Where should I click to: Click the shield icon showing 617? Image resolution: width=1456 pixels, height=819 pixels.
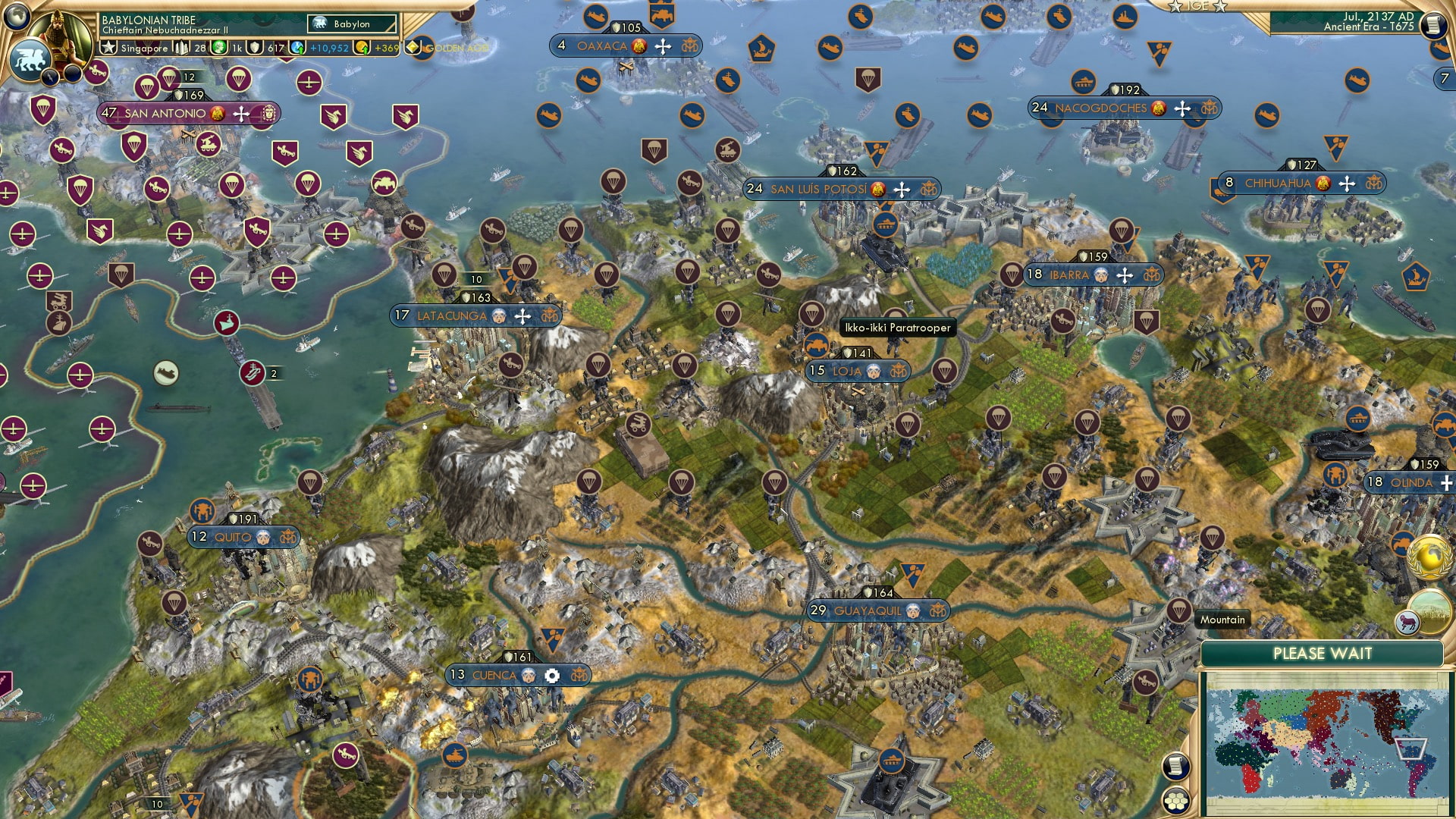(x=254, y=47)
